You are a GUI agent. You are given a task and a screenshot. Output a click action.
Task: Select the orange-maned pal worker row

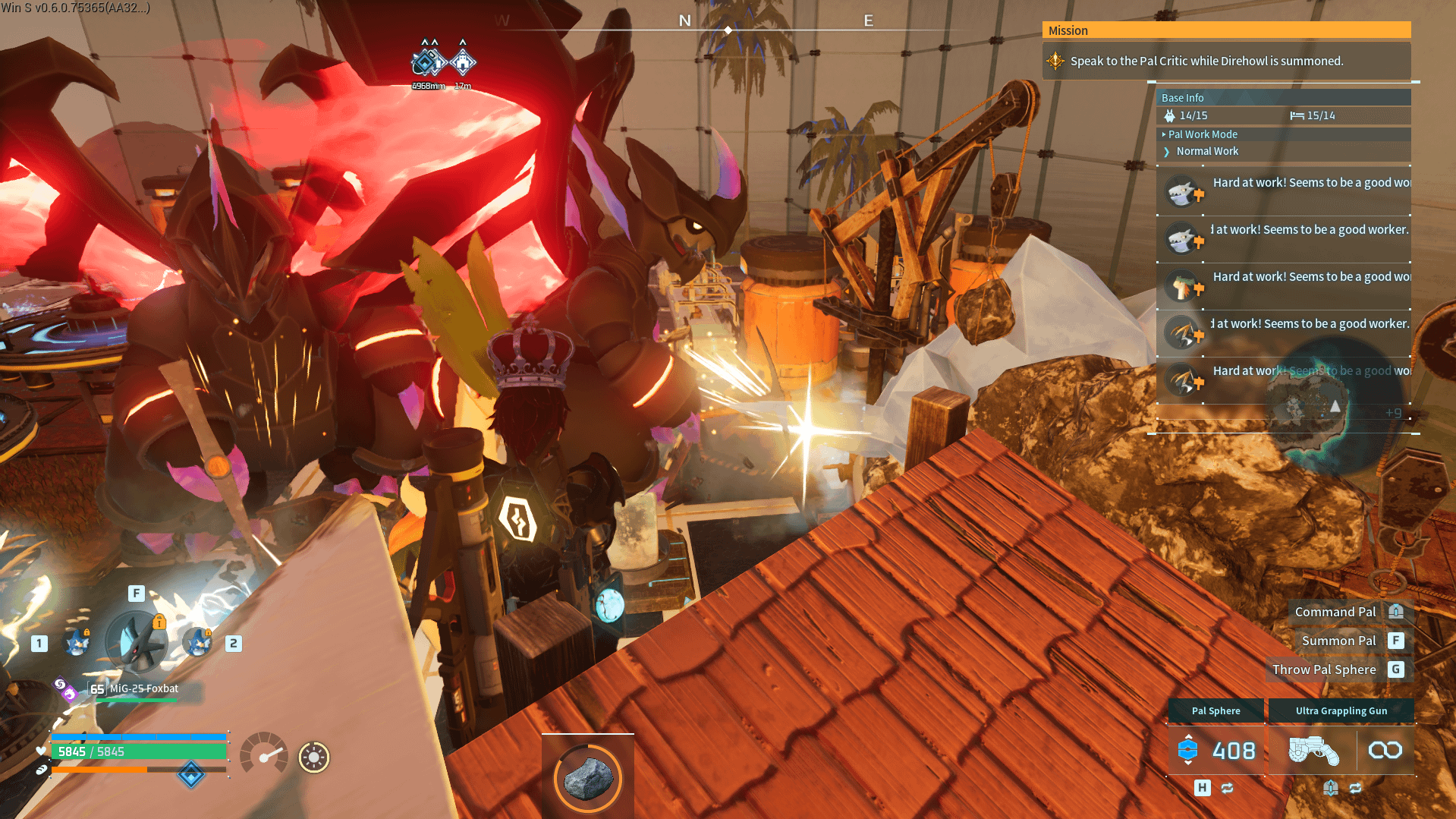point(1282,286)
